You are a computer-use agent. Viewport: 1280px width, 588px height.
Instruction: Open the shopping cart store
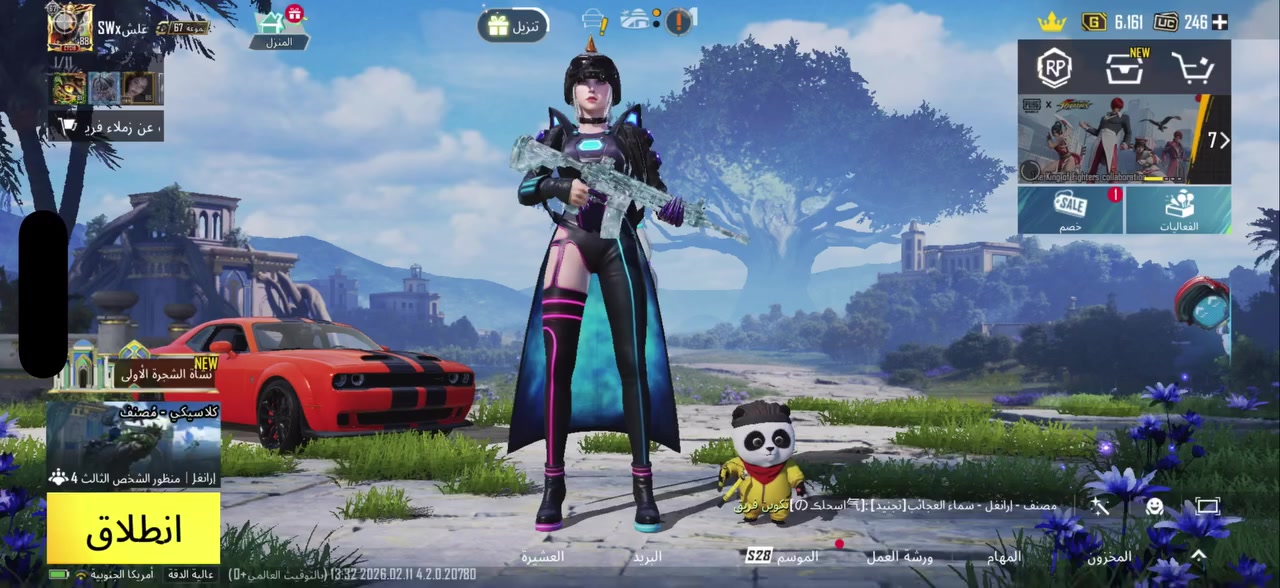pos(1193,68)
